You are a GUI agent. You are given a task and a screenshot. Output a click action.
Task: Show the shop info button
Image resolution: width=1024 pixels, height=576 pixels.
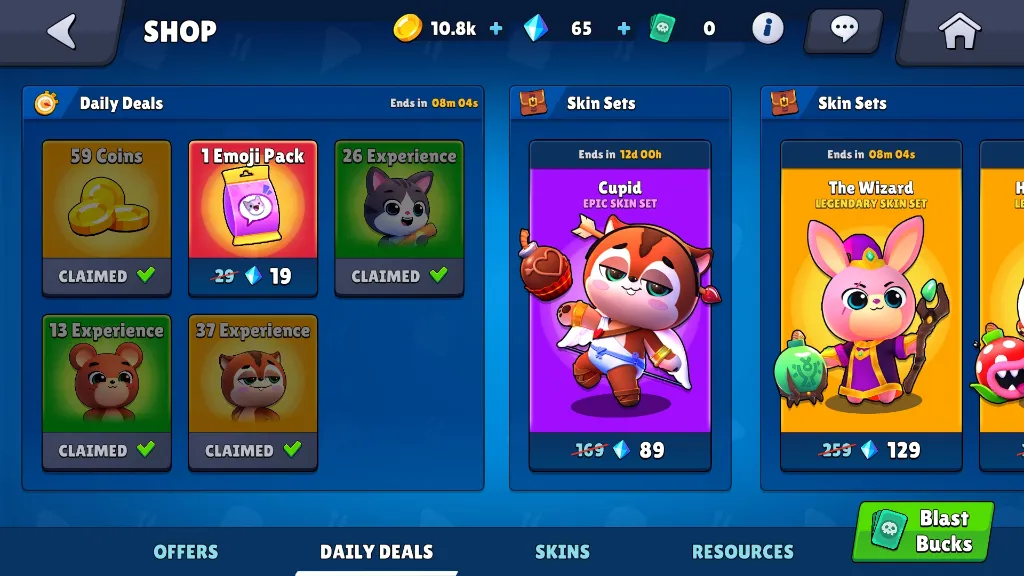(767, 28)
